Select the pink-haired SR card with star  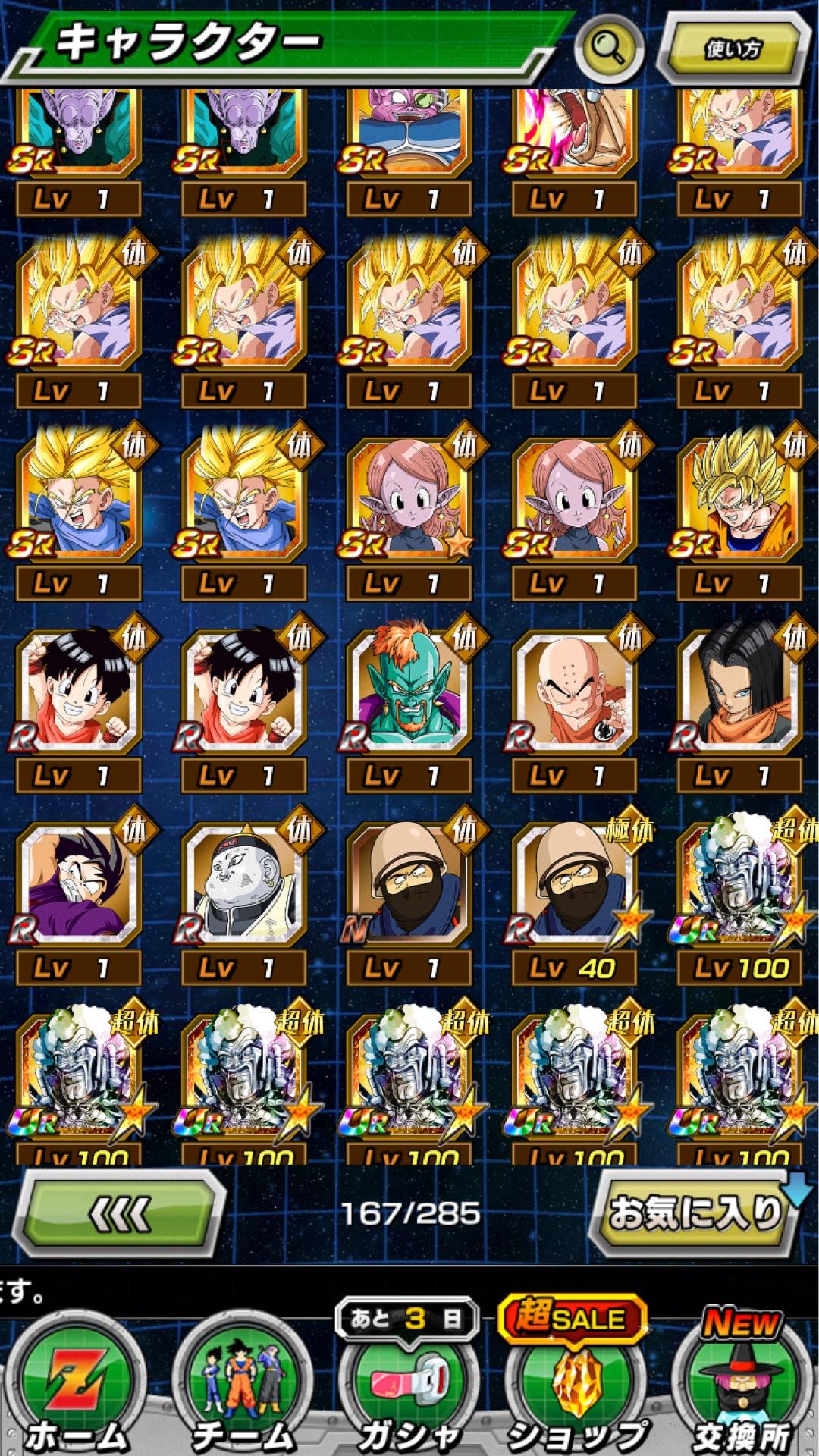pos(409,498)
